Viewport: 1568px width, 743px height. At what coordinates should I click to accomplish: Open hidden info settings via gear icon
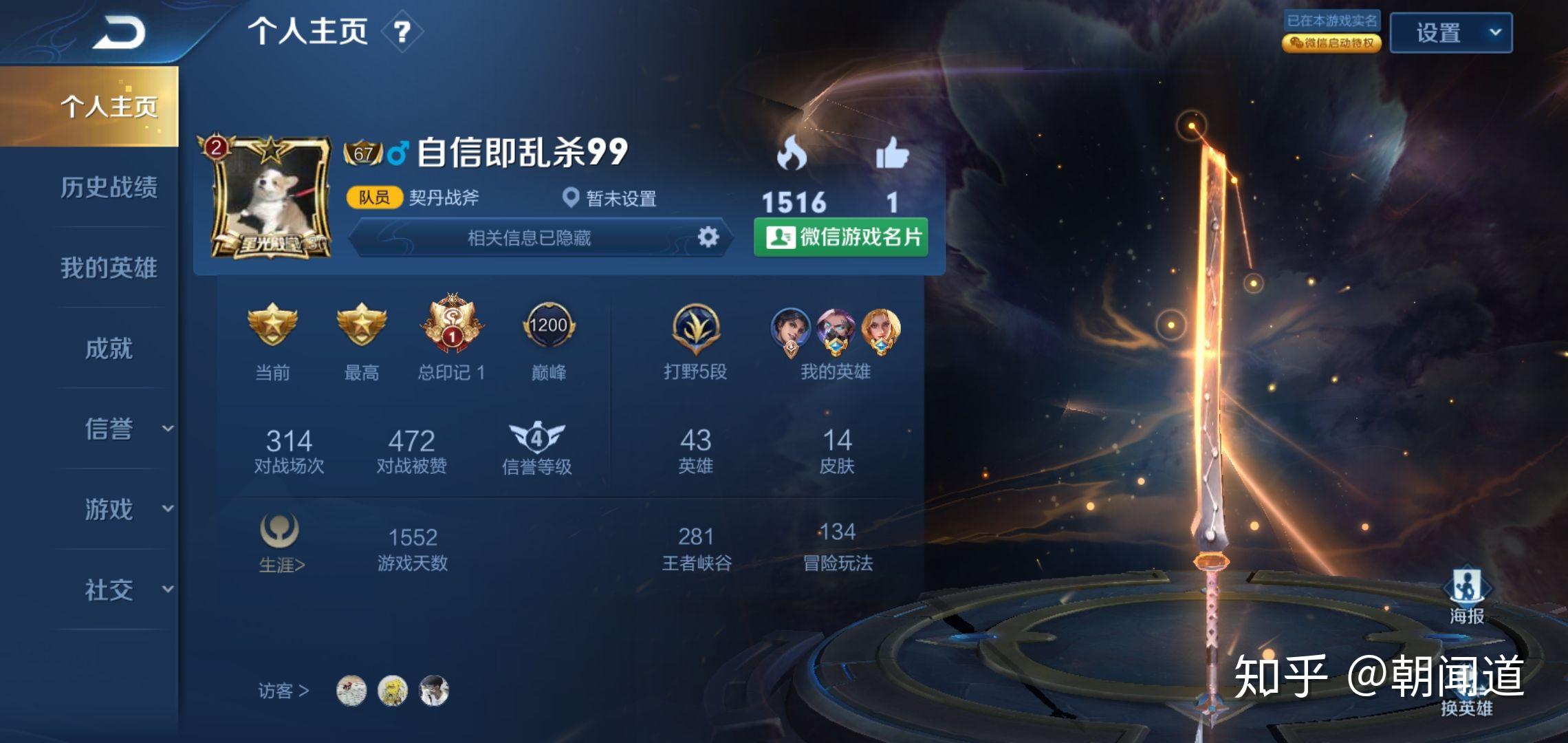707,236
